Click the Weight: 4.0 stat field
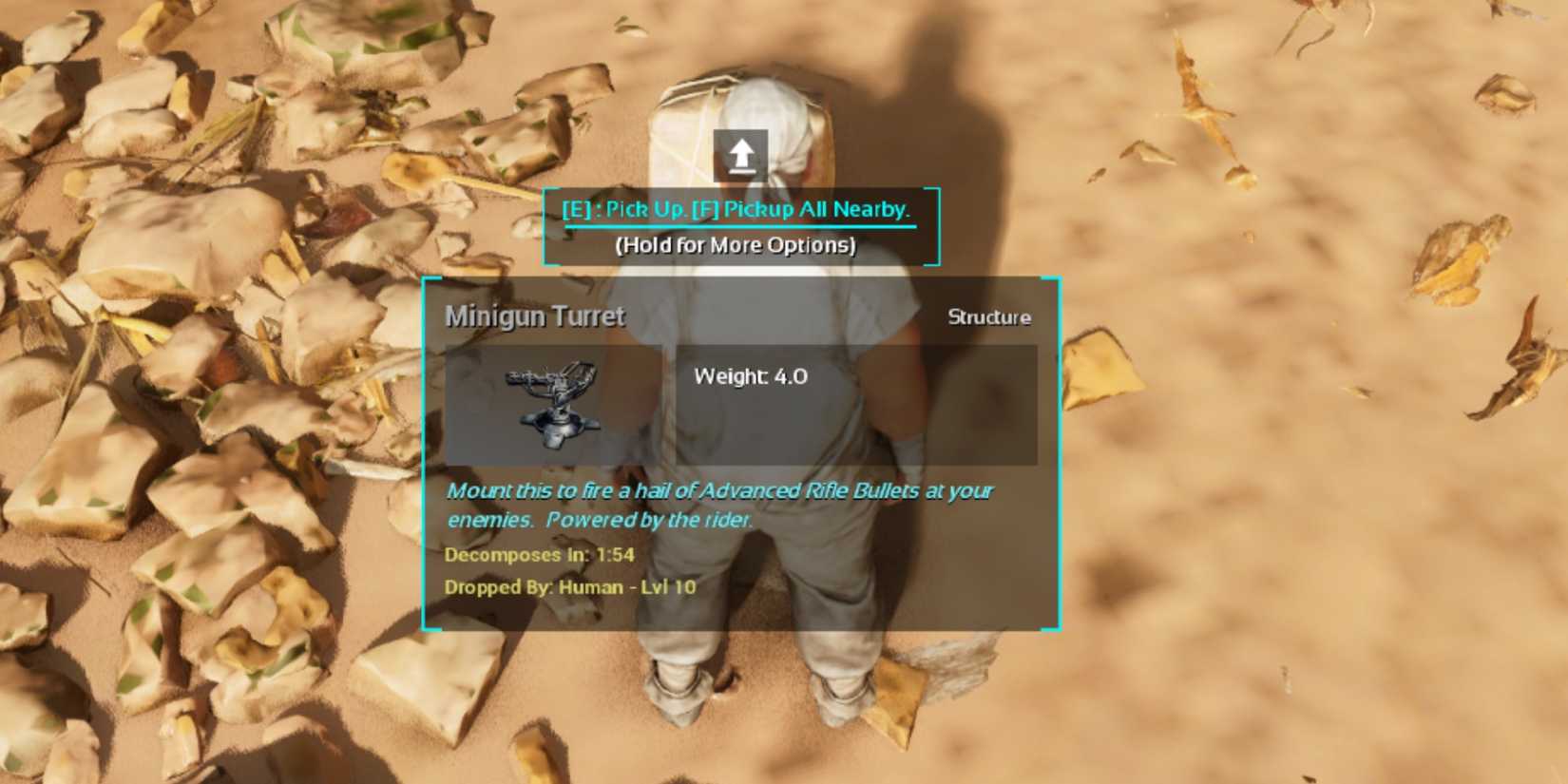Viewport: 1568px width, 784px height. point(751,376)
